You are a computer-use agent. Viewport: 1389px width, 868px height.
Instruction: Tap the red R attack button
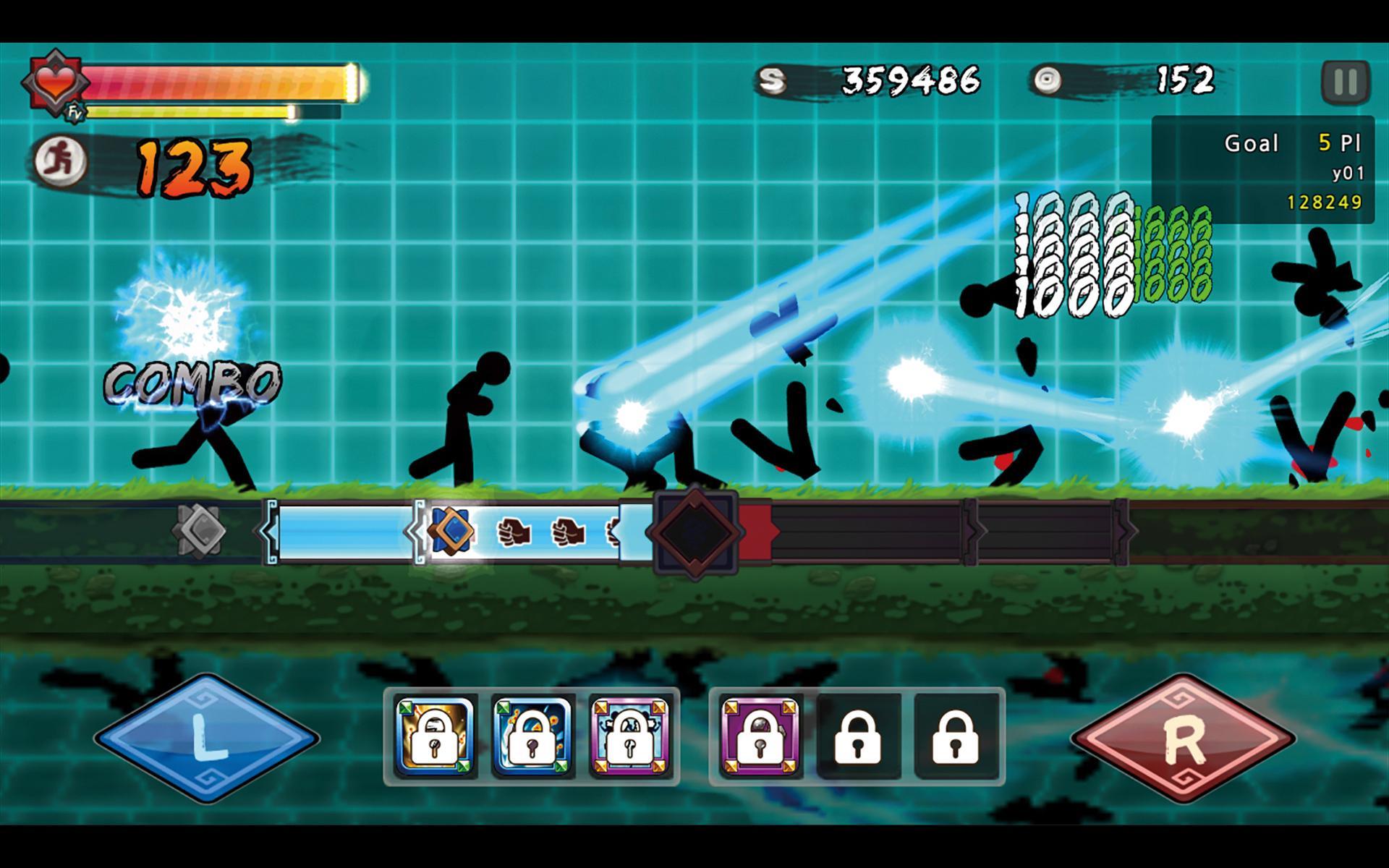tap(1183, 738)
